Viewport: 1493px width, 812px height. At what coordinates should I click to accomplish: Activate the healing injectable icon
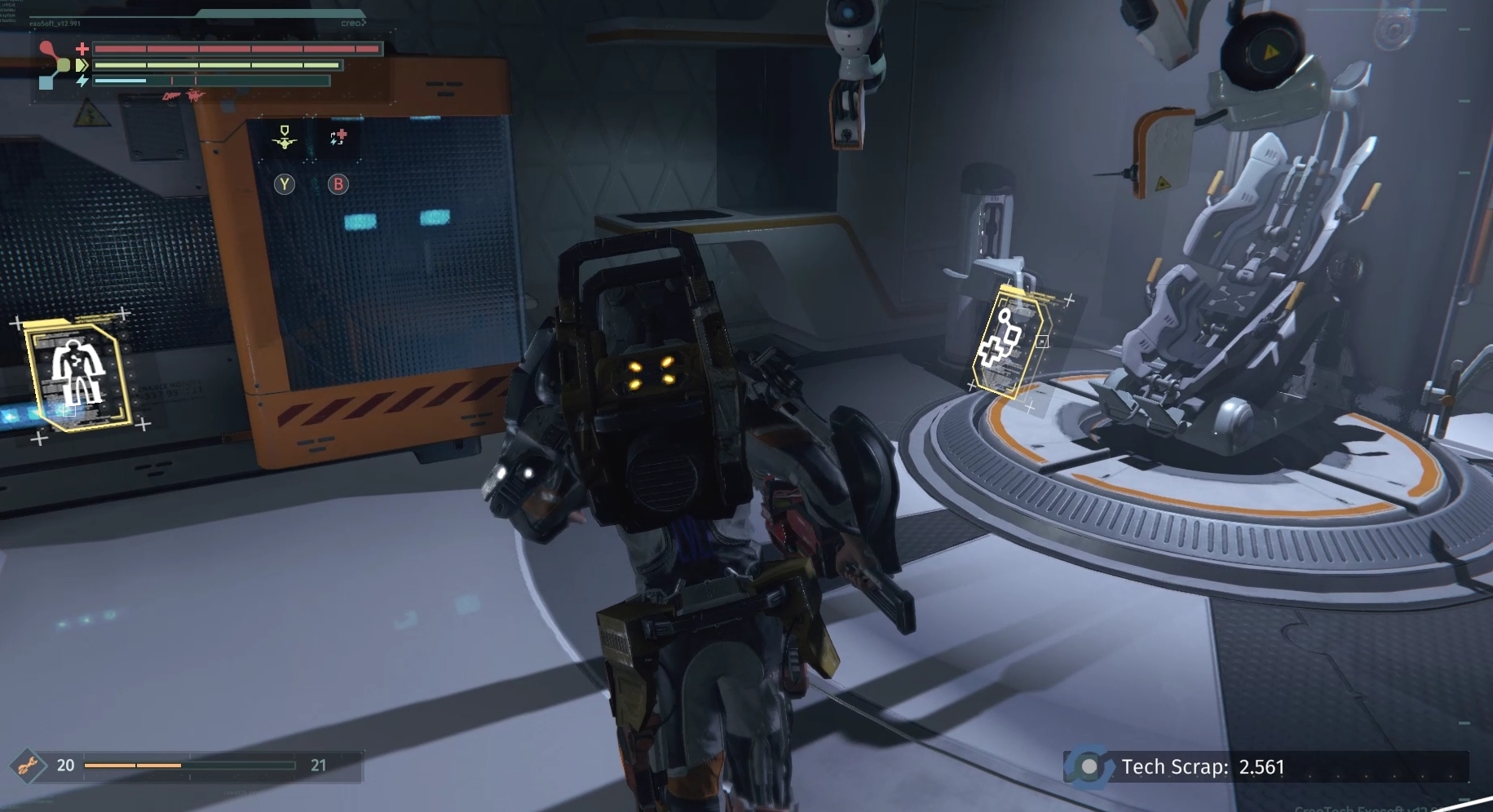point(338,138)
